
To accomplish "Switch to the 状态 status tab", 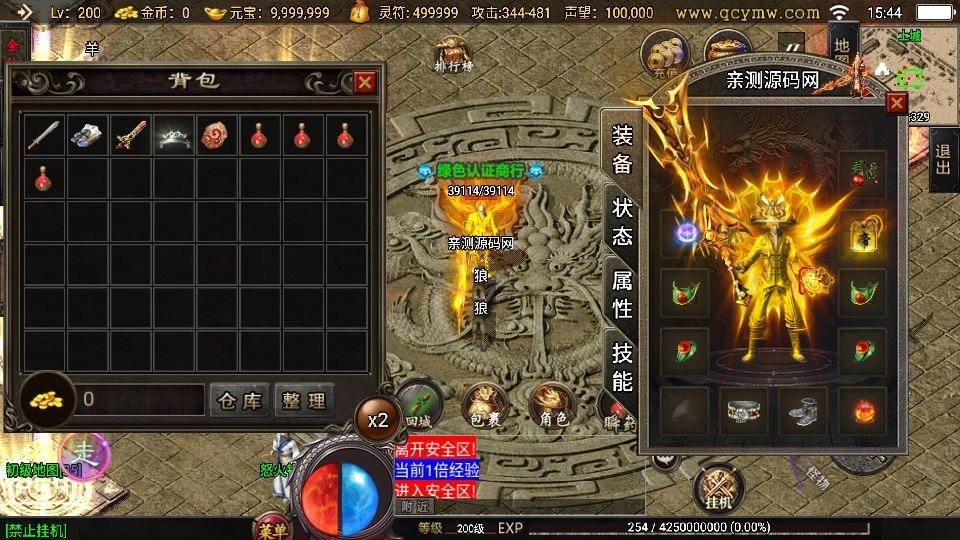I will pyautogui.click(x=622, y=223).
